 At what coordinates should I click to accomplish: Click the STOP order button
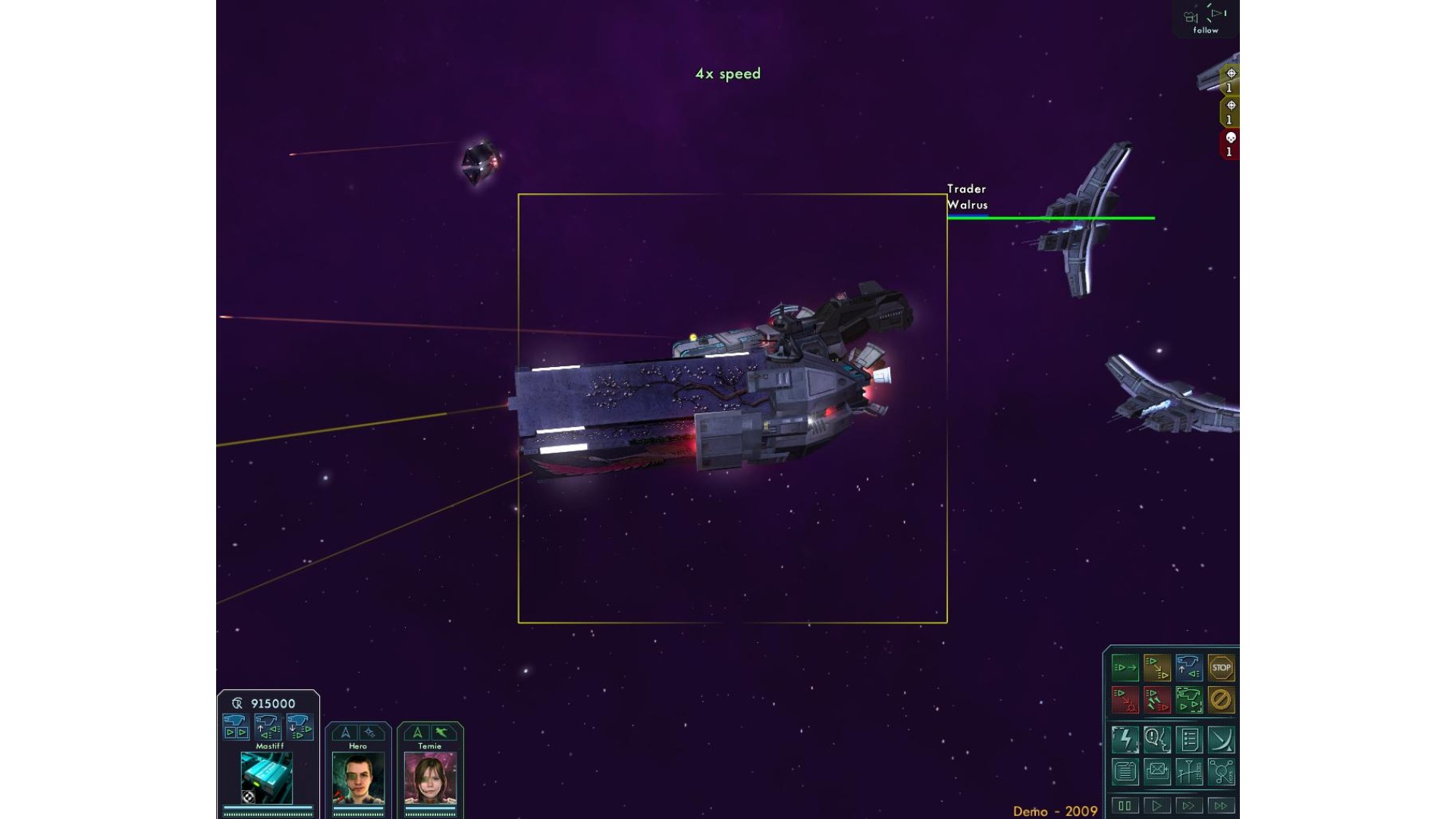click(1221, 668)
